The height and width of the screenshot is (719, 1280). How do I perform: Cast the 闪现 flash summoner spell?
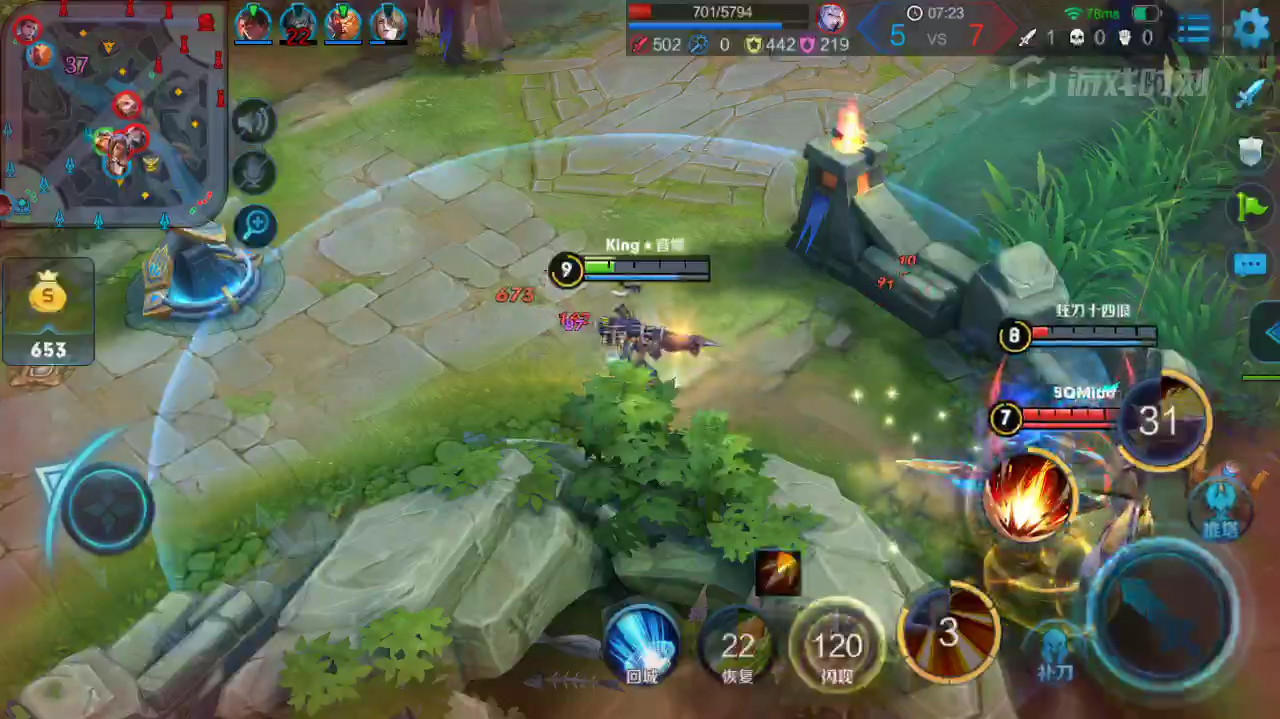coord(838,645)
